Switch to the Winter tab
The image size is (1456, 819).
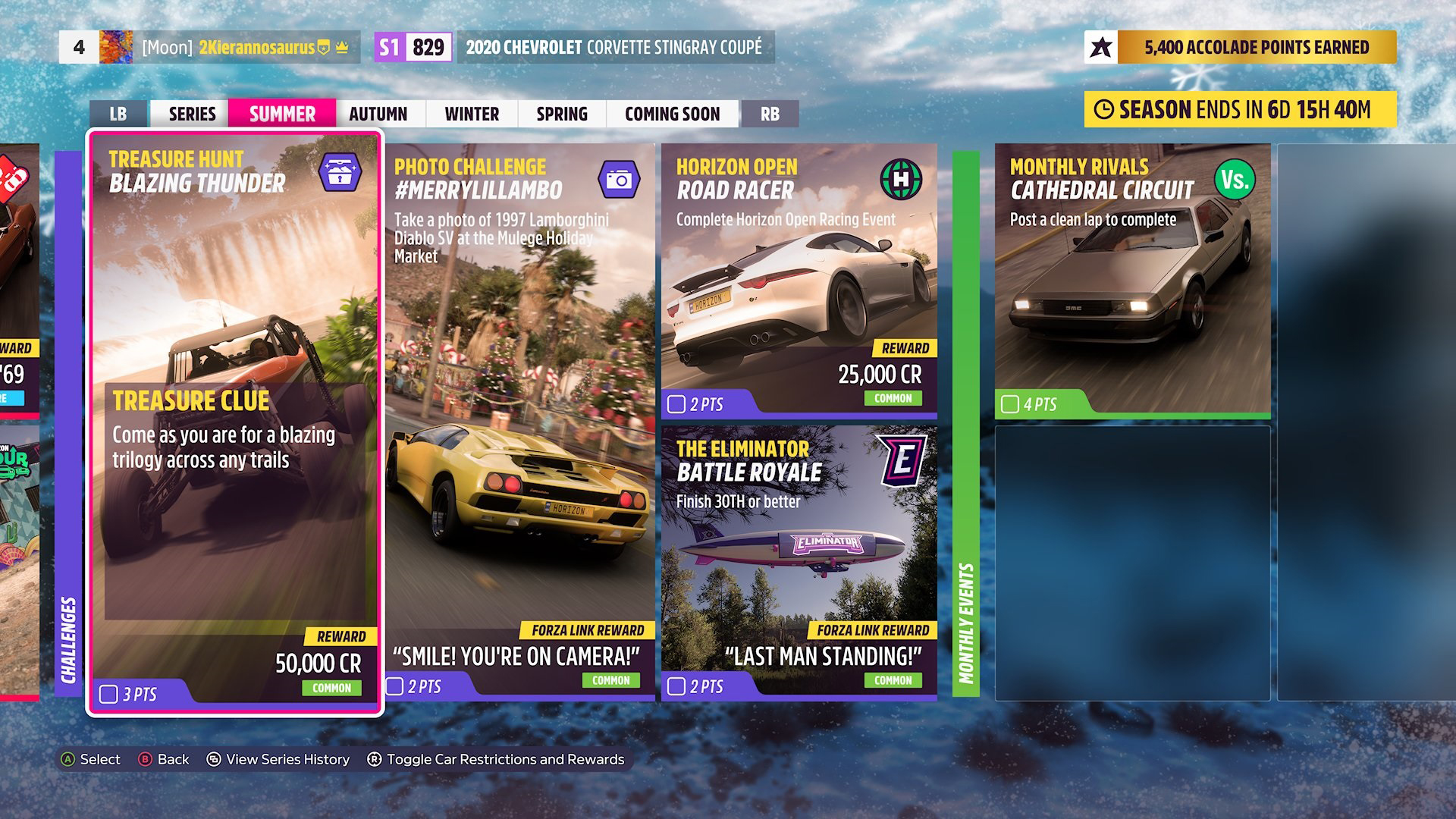pyautogui.click(x=470, y=114)
